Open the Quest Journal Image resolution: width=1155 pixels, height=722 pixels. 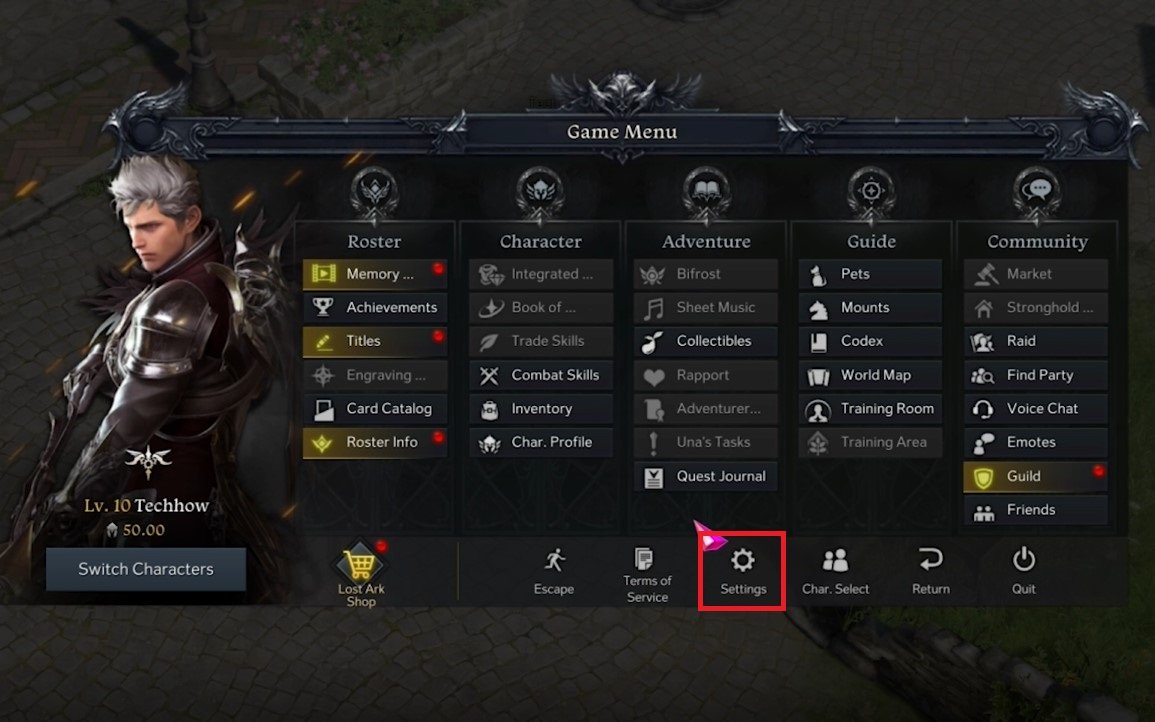706,476
